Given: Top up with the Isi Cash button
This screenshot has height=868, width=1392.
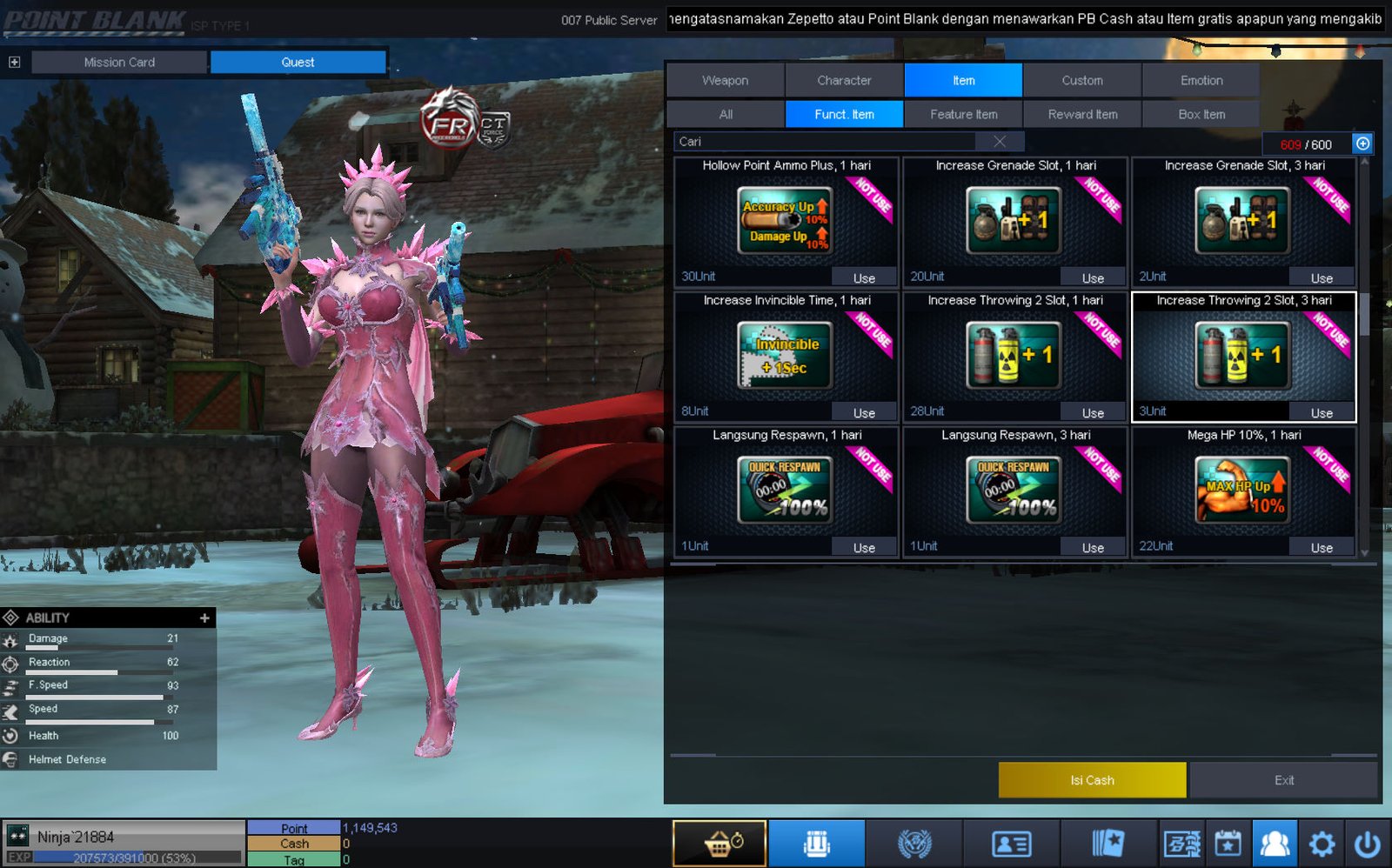Looking at the screenshot, I should pyautogui.click(x=1092, y=780).
